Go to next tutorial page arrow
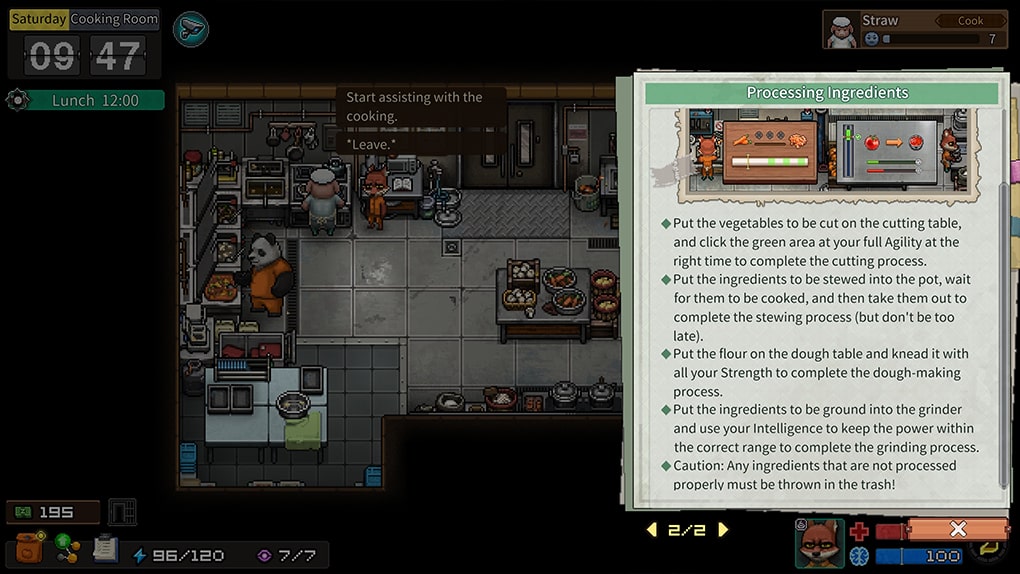The image size is (1020, 574). (724, 530)
